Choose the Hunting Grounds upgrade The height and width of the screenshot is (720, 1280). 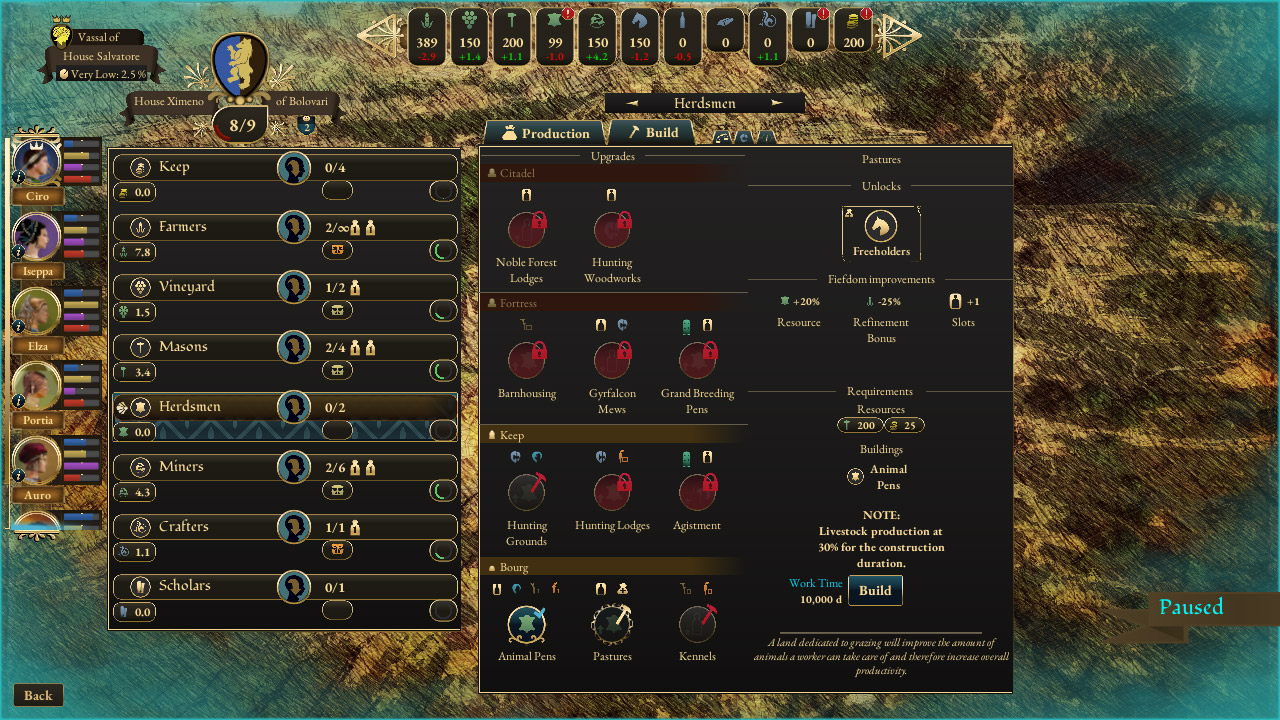pos(527,492)
